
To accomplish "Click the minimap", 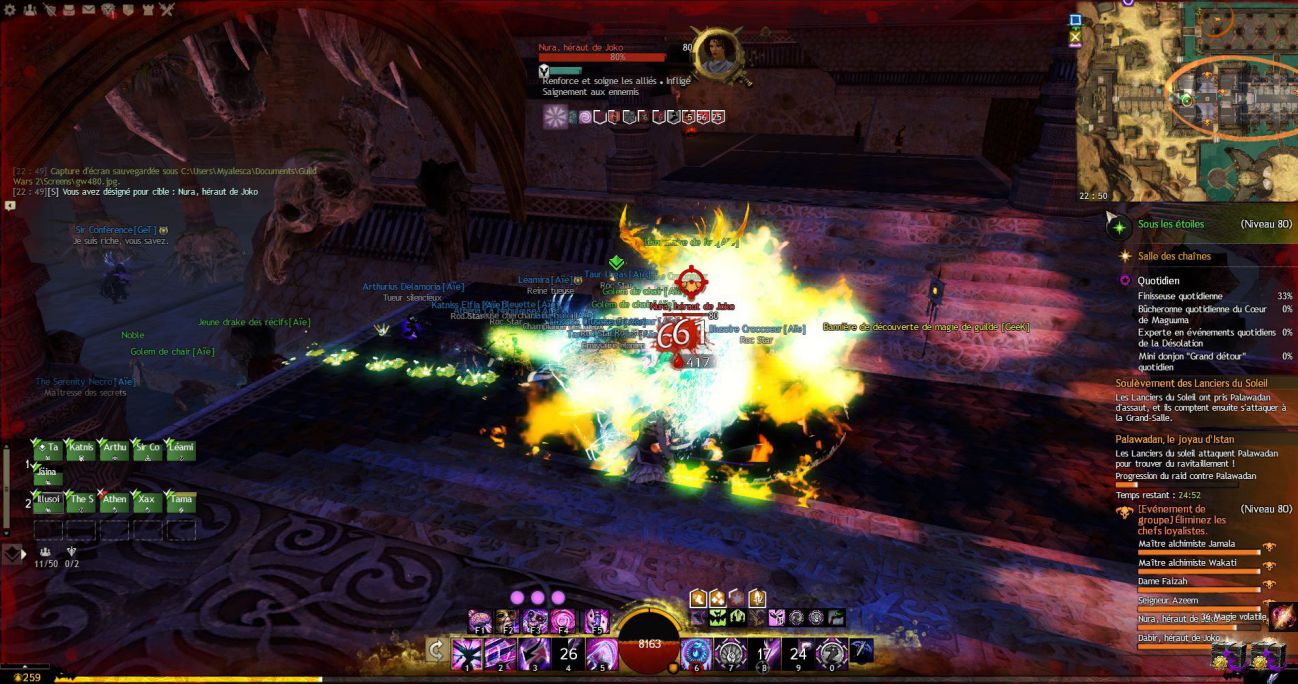I will click(1187, 101).
